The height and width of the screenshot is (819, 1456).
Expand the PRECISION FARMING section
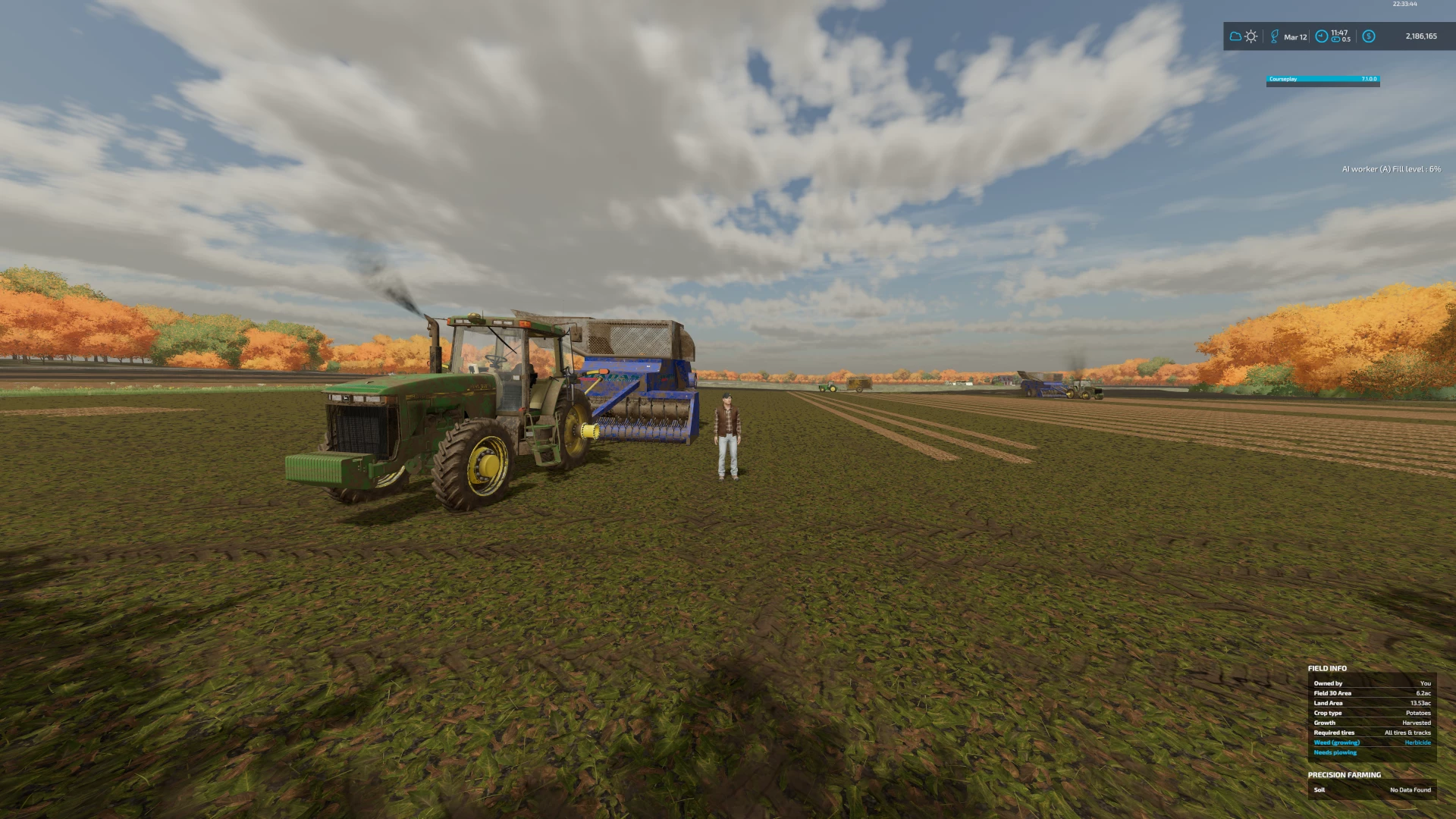1343,775
